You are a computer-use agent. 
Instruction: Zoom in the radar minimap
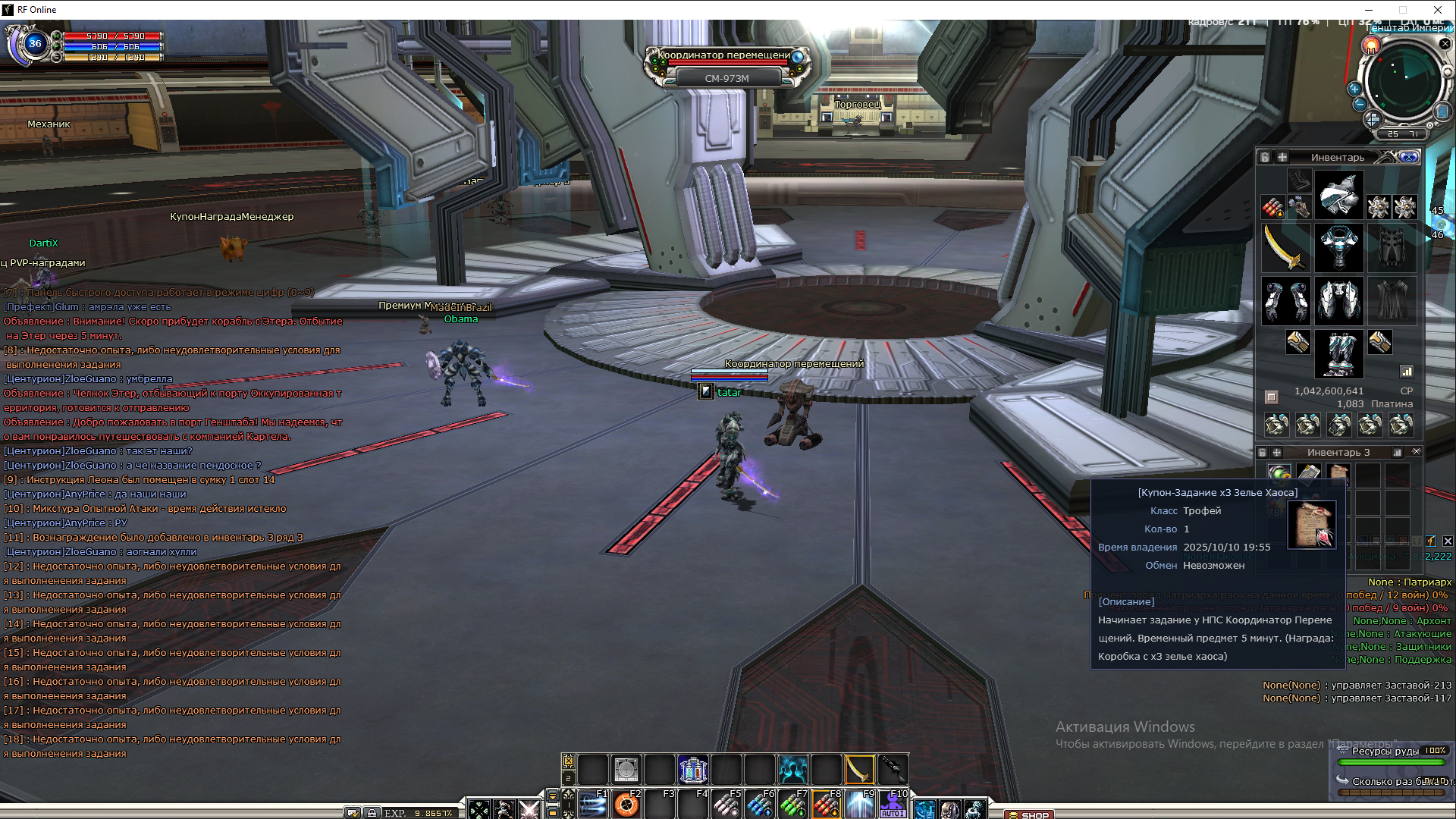click(x=1354, y=89)
